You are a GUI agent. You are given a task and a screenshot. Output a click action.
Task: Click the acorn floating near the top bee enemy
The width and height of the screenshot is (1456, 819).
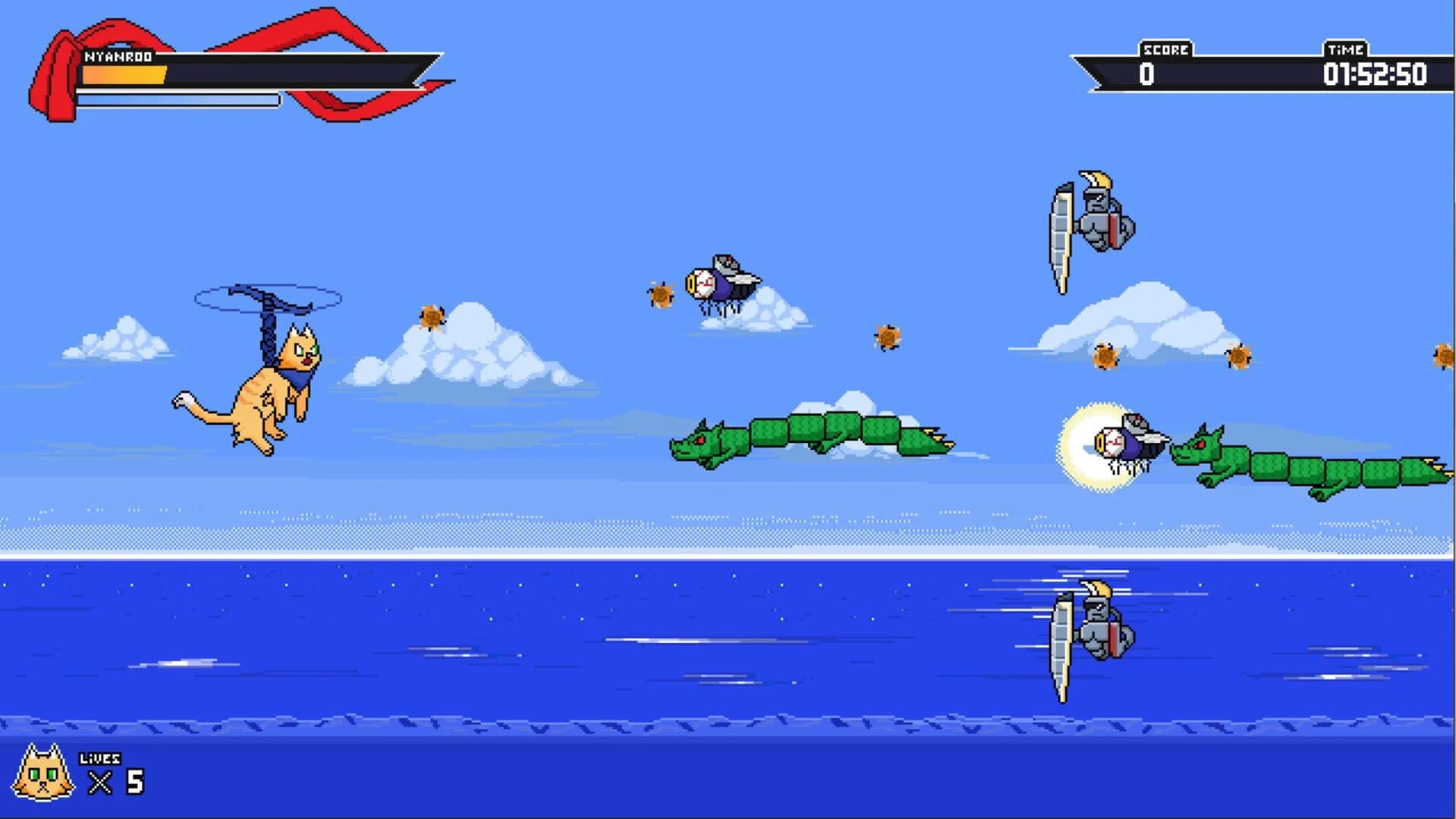[660, 296]
